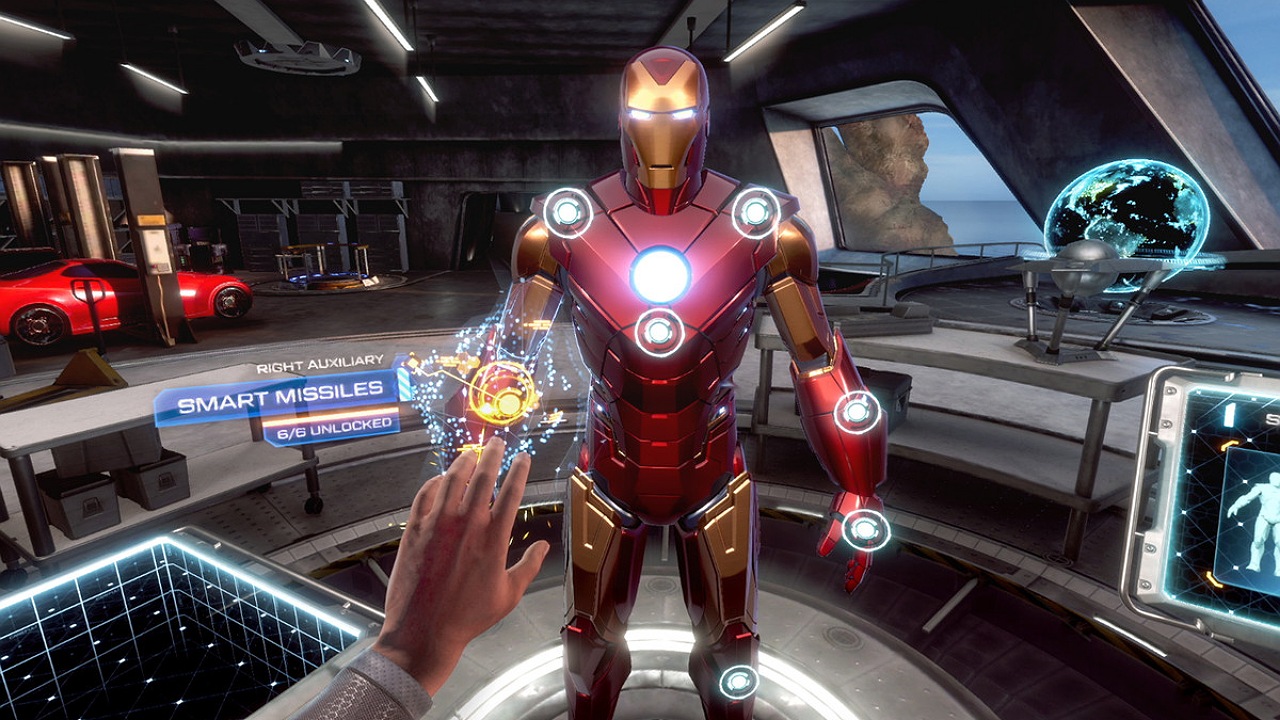
Task: Select the highlighted Right Auxiliary weapon node
Action: coord(503,395)
